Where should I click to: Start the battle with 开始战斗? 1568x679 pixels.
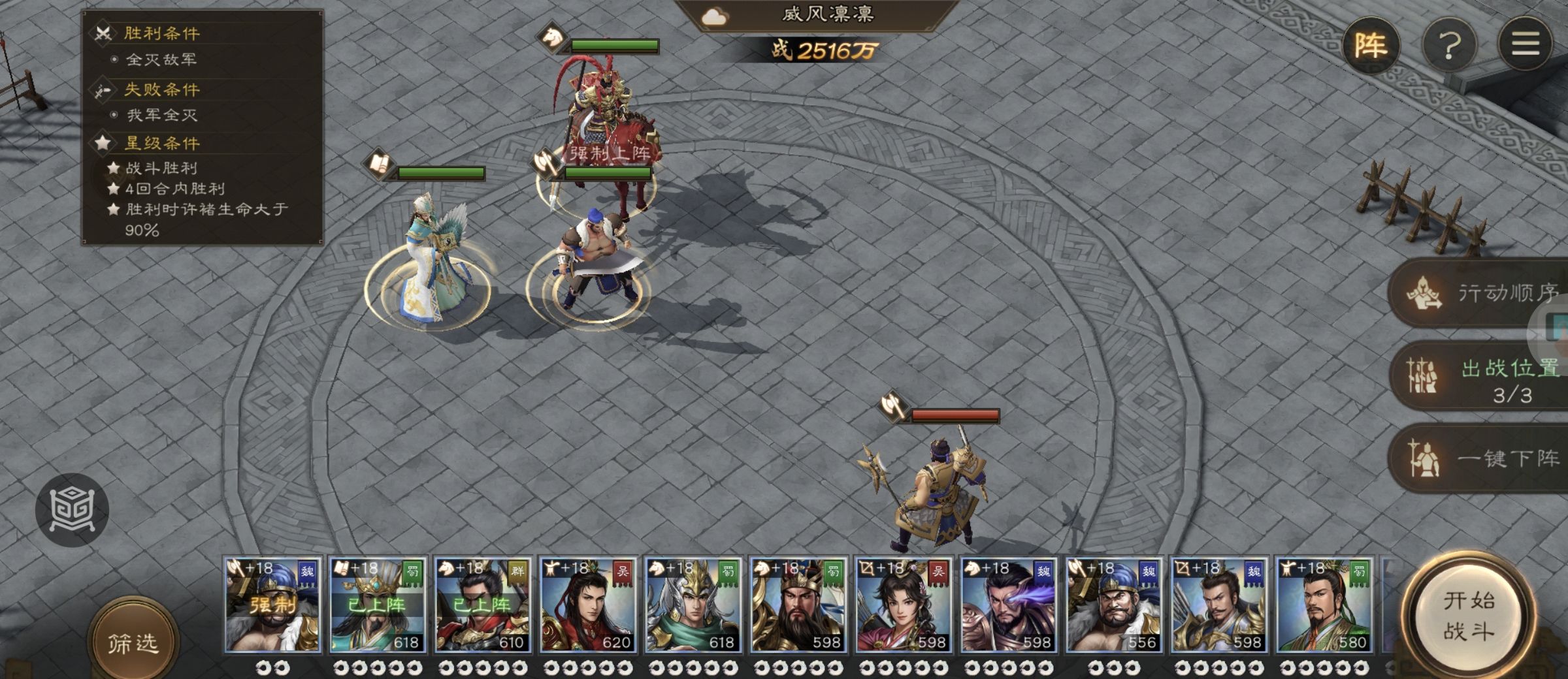pyautogui.click(x=1468, y=616)
